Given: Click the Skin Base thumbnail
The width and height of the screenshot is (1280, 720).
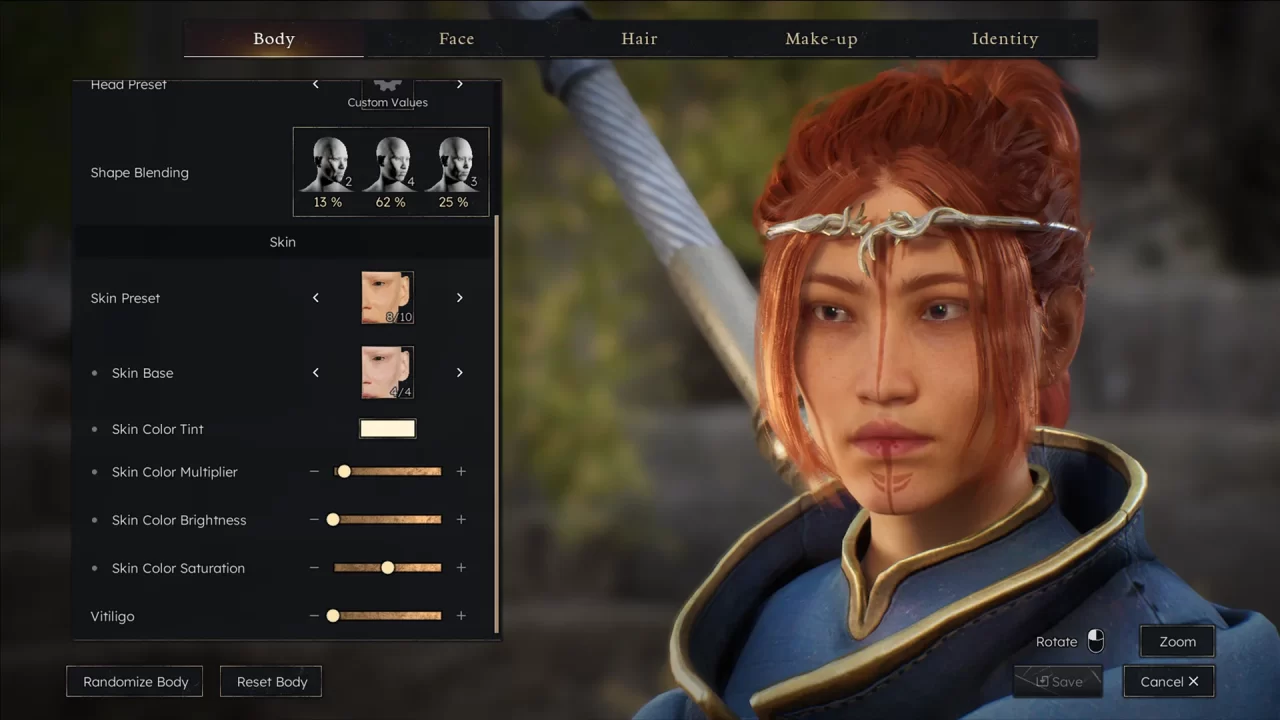Looking at the screenshot, I should coord(387,372).
